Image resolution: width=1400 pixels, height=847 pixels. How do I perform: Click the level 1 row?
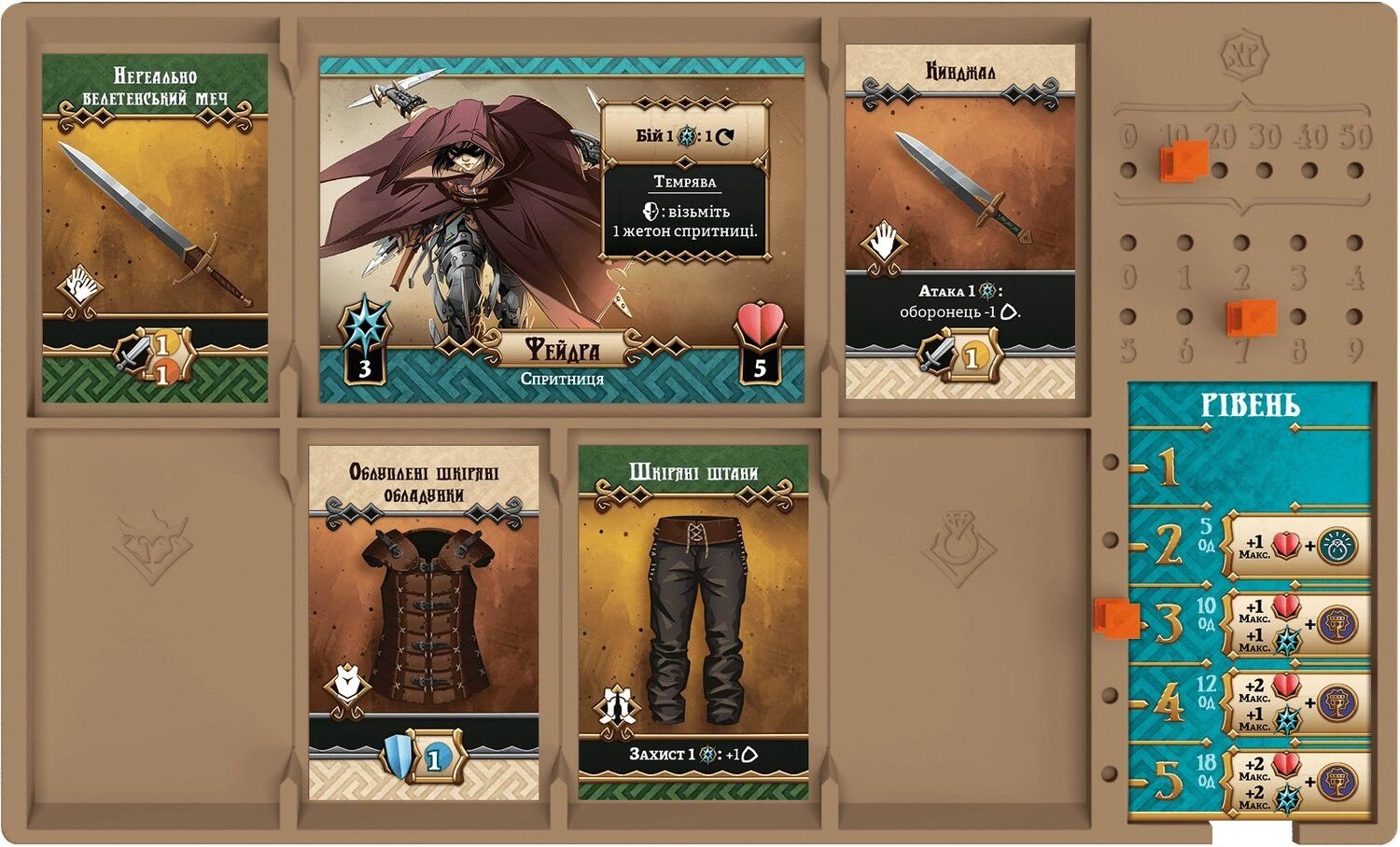click(1251, 468)
